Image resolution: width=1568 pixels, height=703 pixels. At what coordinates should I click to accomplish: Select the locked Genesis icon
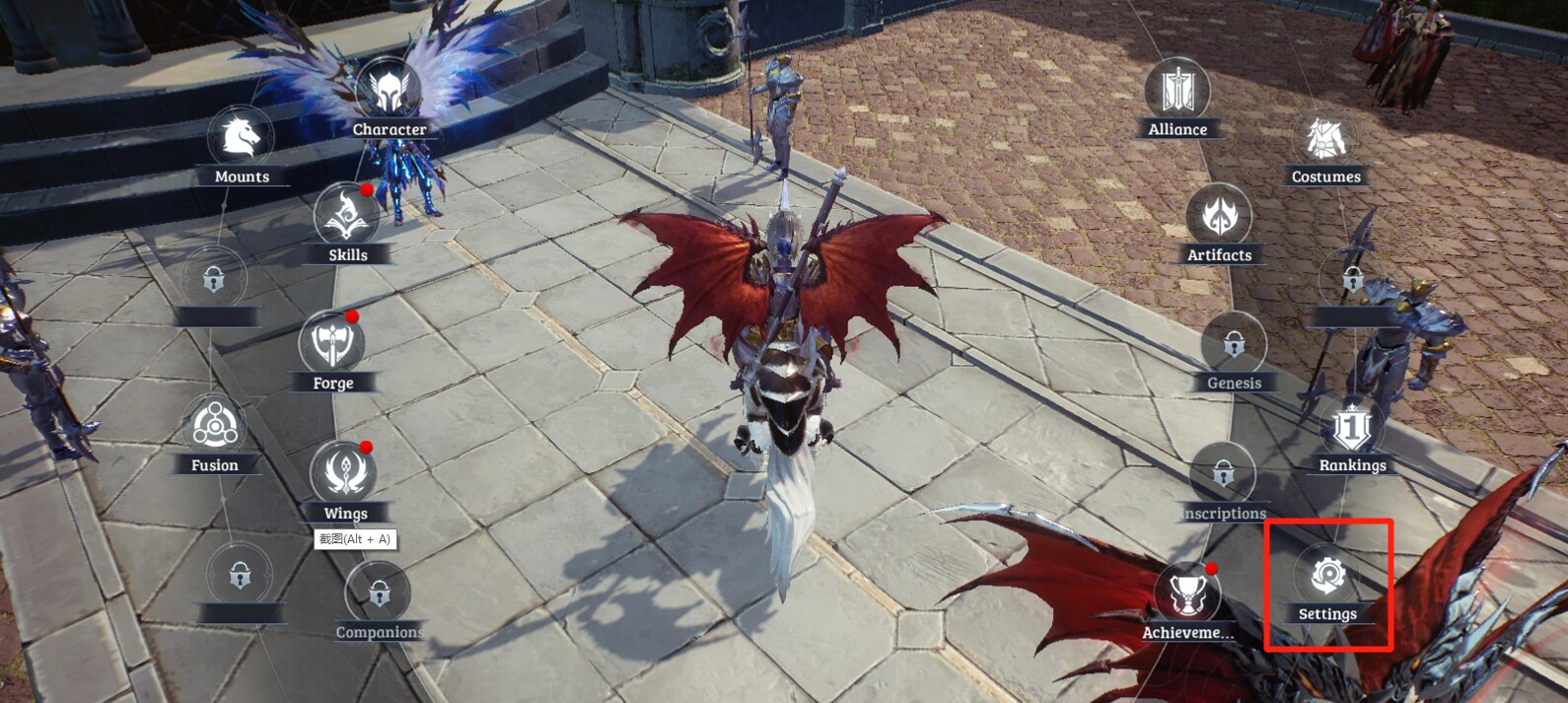pos(1234,345)
